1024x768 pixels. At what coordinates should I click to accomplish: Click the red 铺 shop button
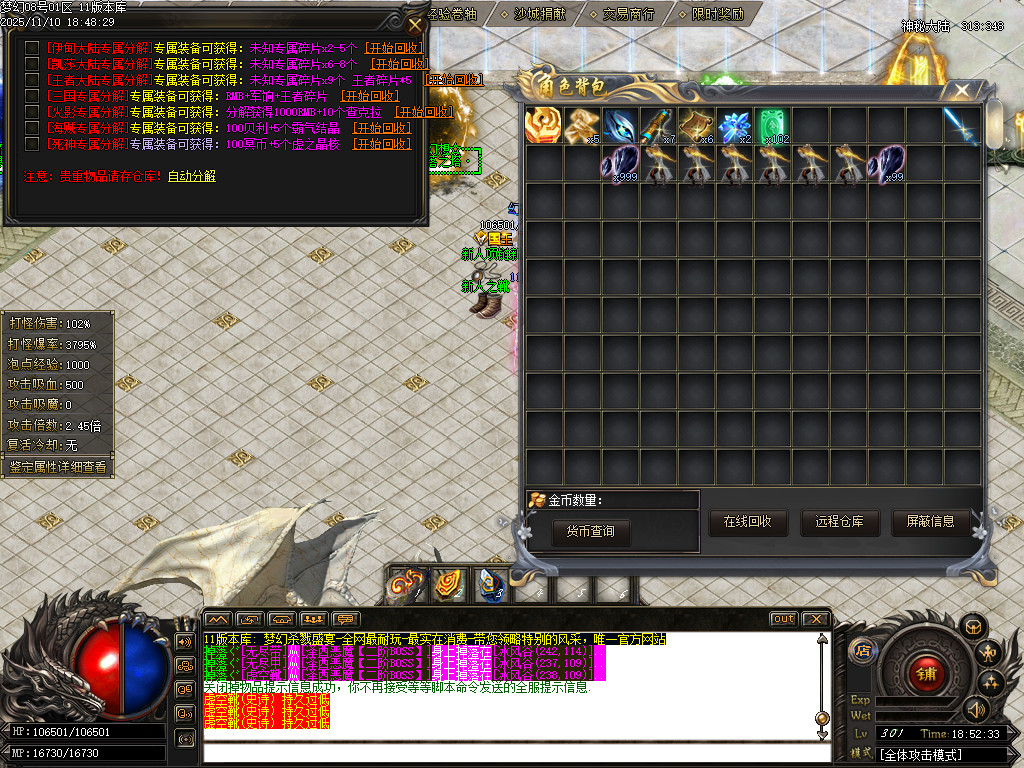[x=924, y=673]
